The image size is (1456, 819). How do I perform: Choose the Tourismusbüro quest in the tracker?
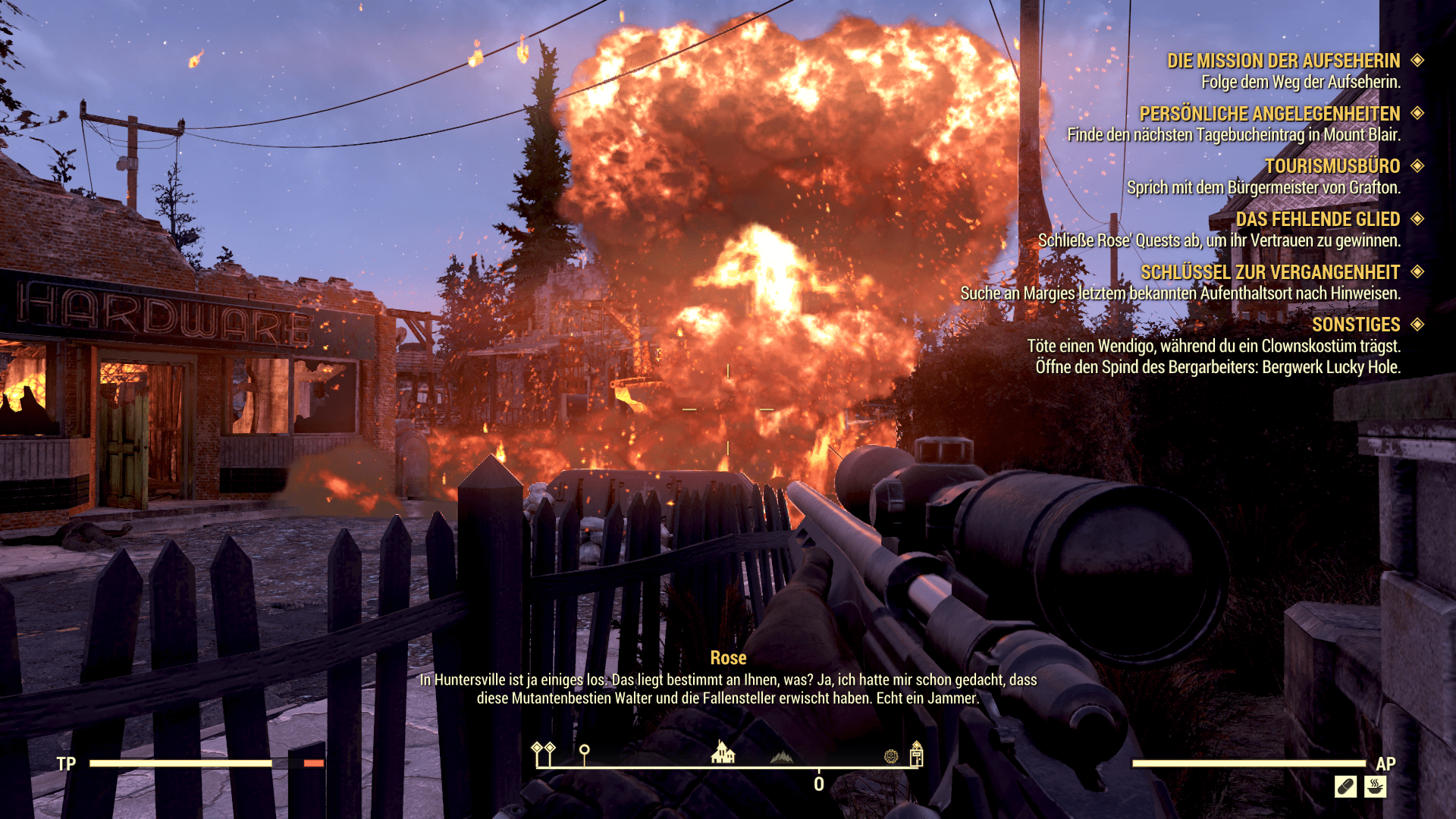click(1332, 166)
